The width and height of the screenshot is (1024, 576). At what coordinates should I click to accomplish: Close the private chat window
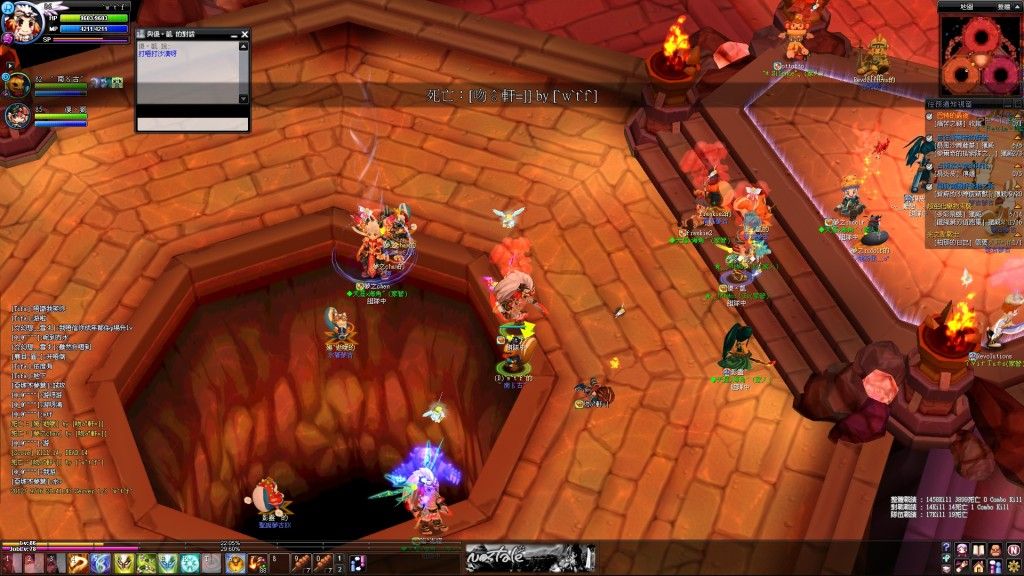coord(244,34)
